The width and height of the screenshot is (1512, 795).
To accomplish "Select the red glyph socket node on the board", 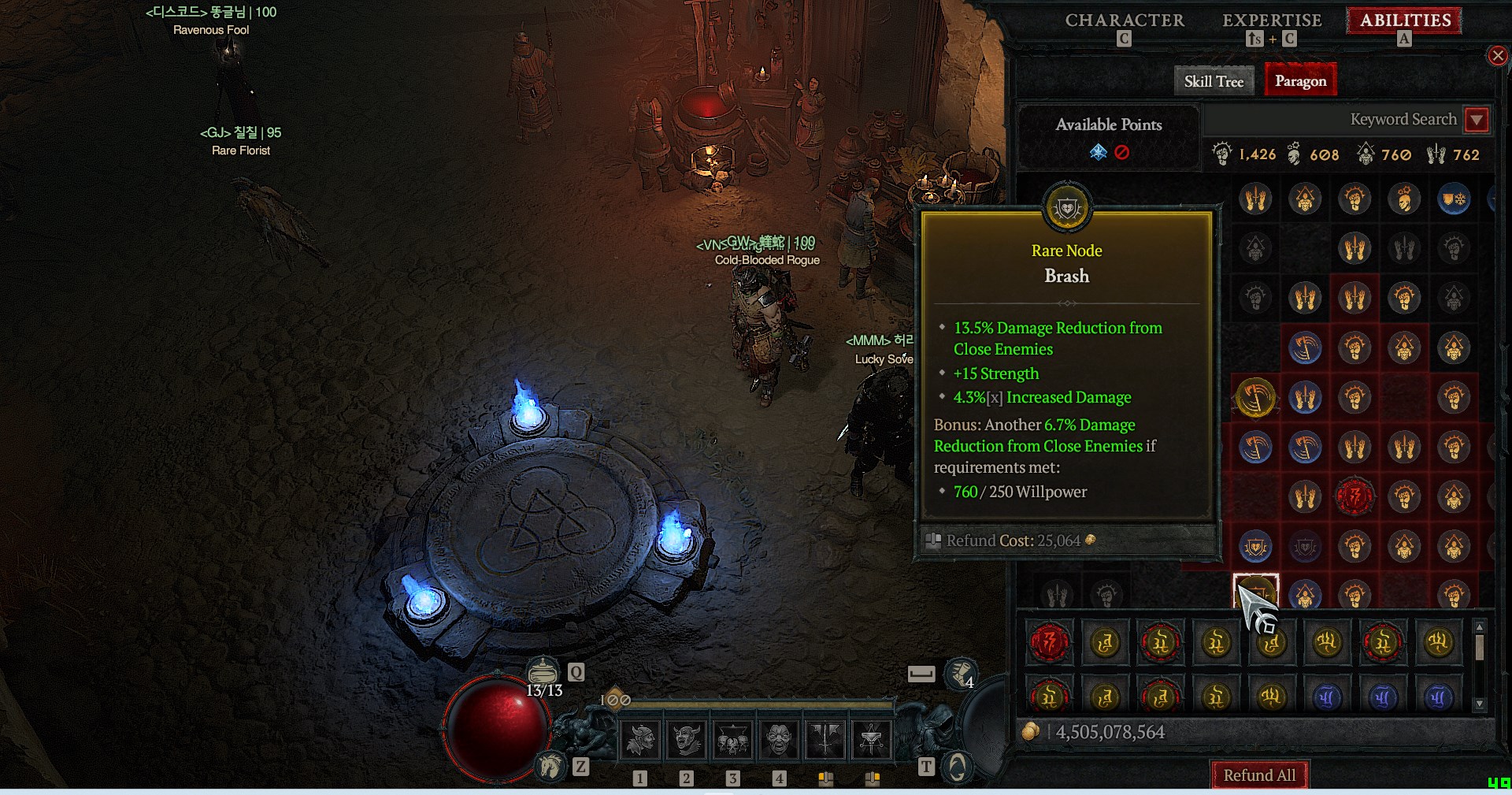I will point(1354,496).
